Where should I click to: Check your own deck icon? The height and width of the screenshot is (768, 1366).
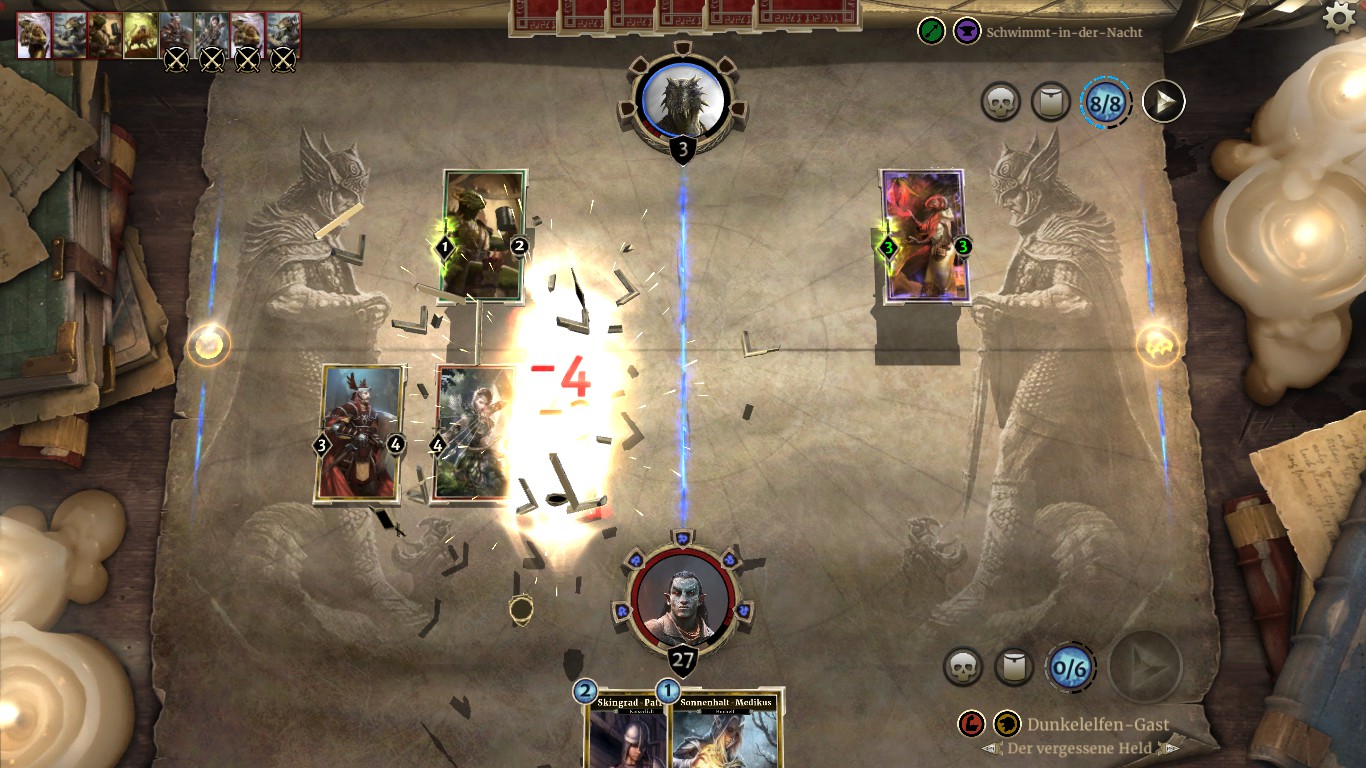(1015, 667)
